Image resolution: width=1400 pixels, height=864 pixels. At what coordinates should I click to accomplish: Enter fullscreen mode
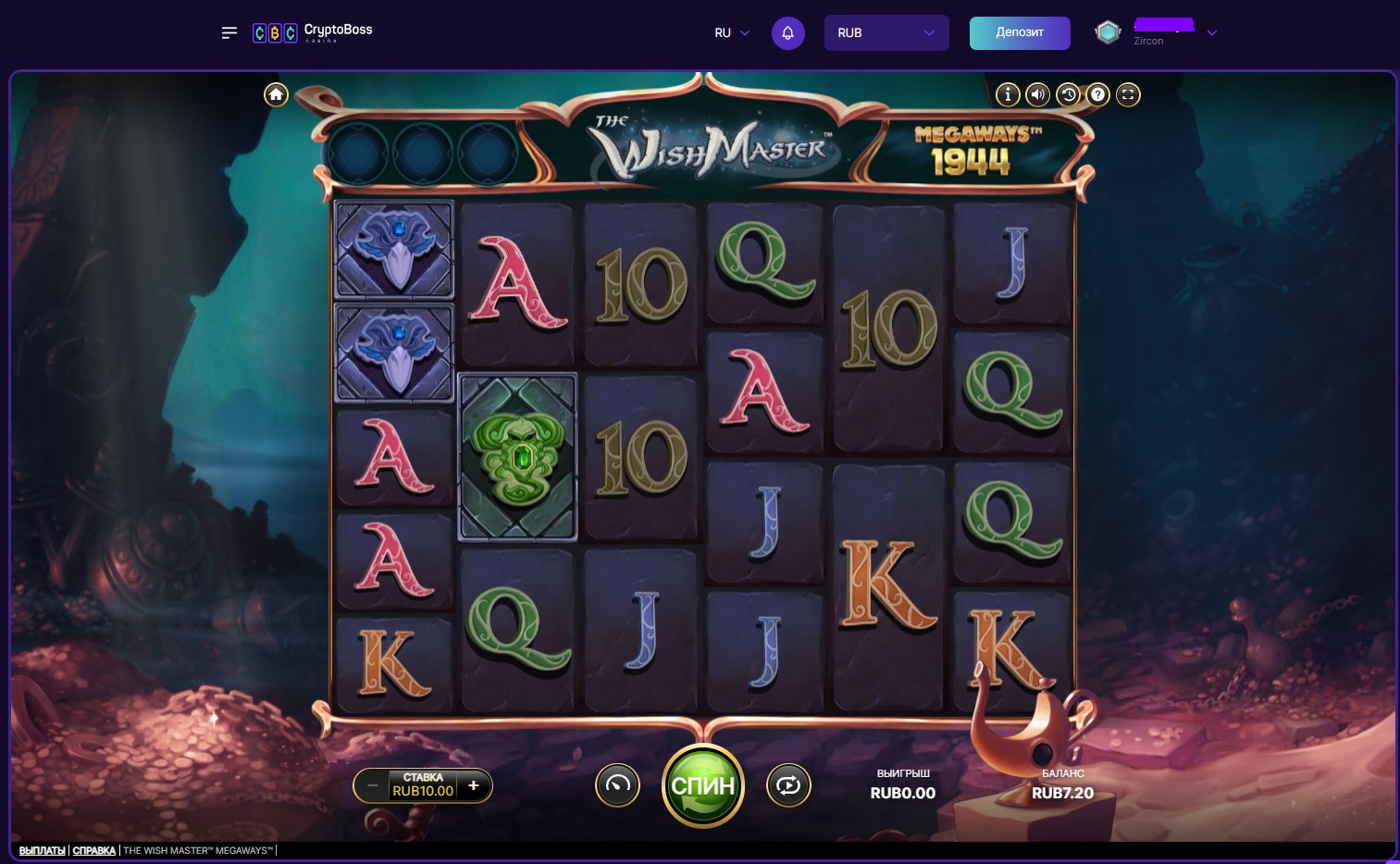[1128, 94]
